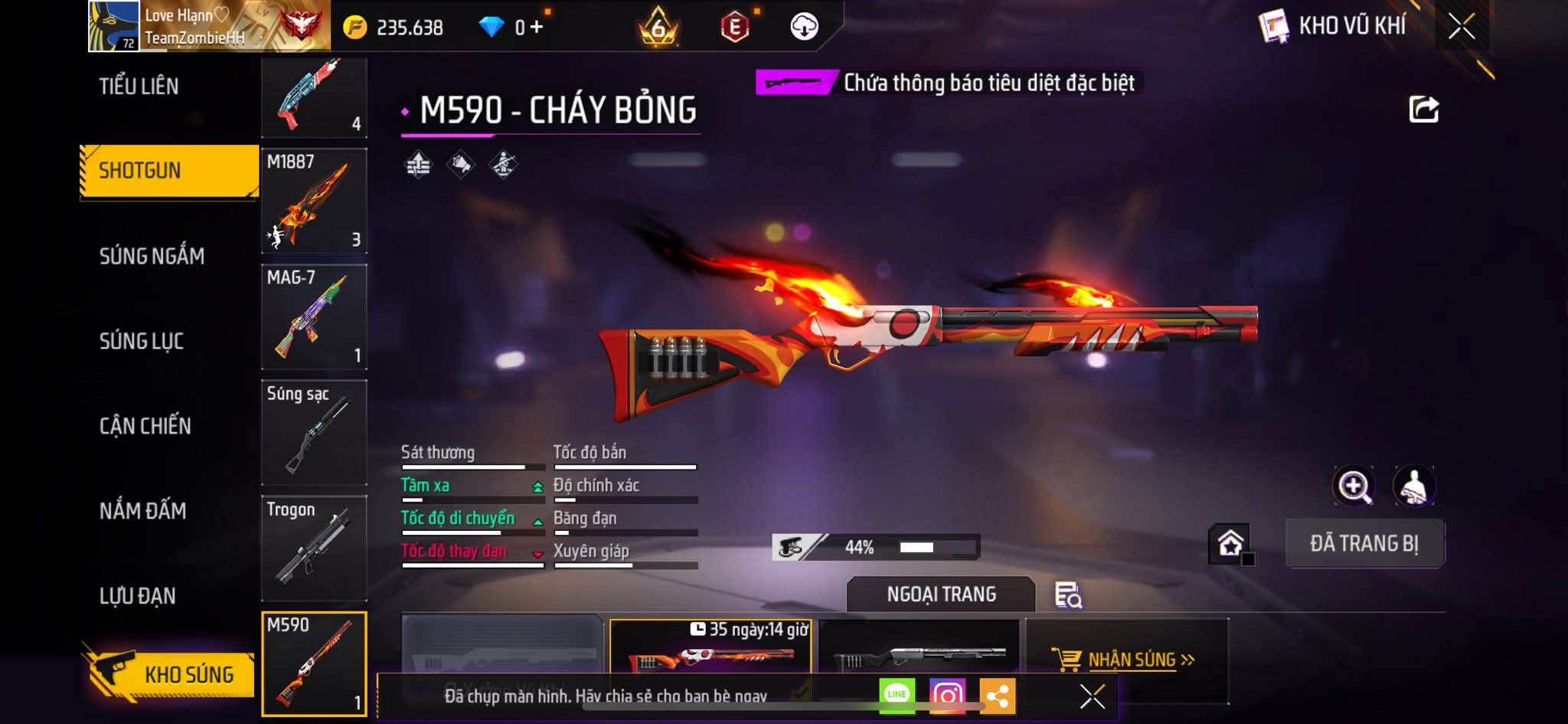Choose the Súng sạc weapon thumbnail

tap(314, 433)
